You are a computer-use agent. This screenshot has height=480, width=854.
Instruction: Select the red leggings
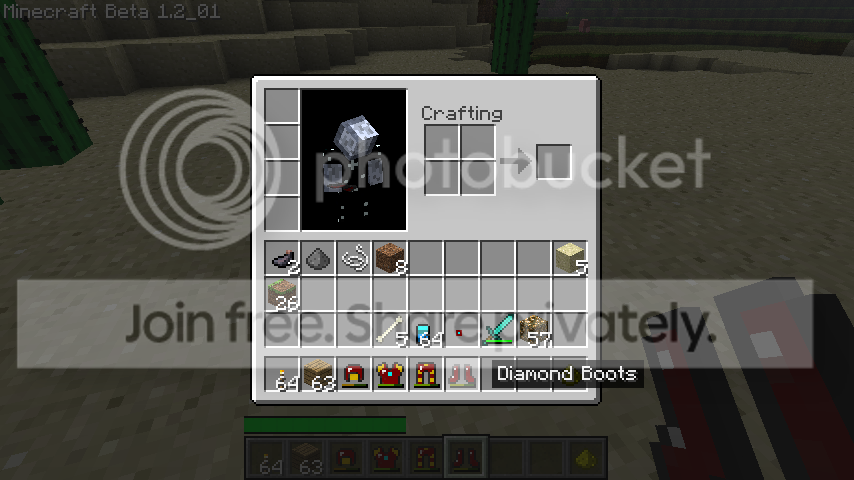(427, 375)
